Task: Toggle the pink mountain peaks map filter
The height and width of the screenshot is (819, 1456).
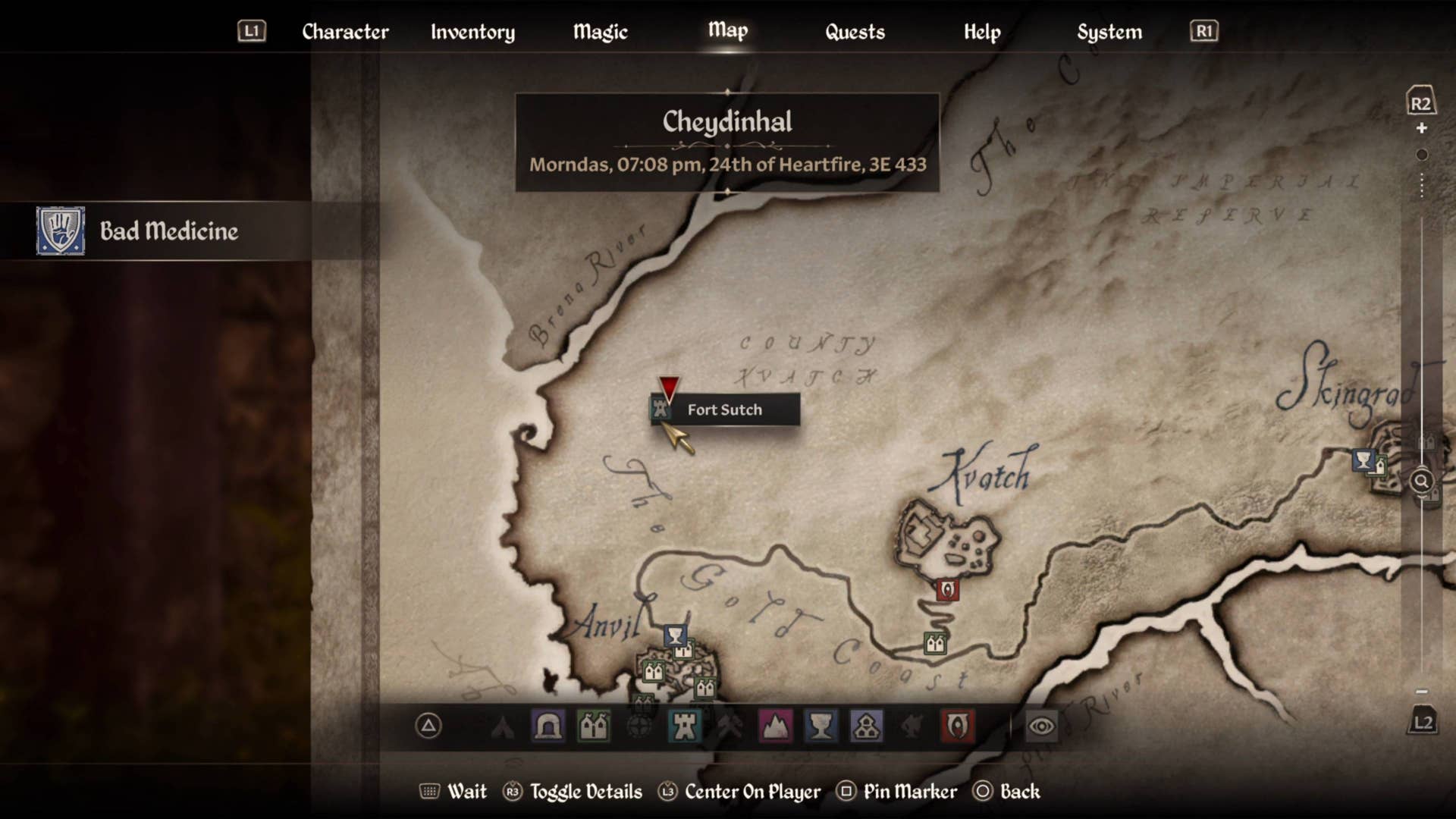Action: [775, 726]
